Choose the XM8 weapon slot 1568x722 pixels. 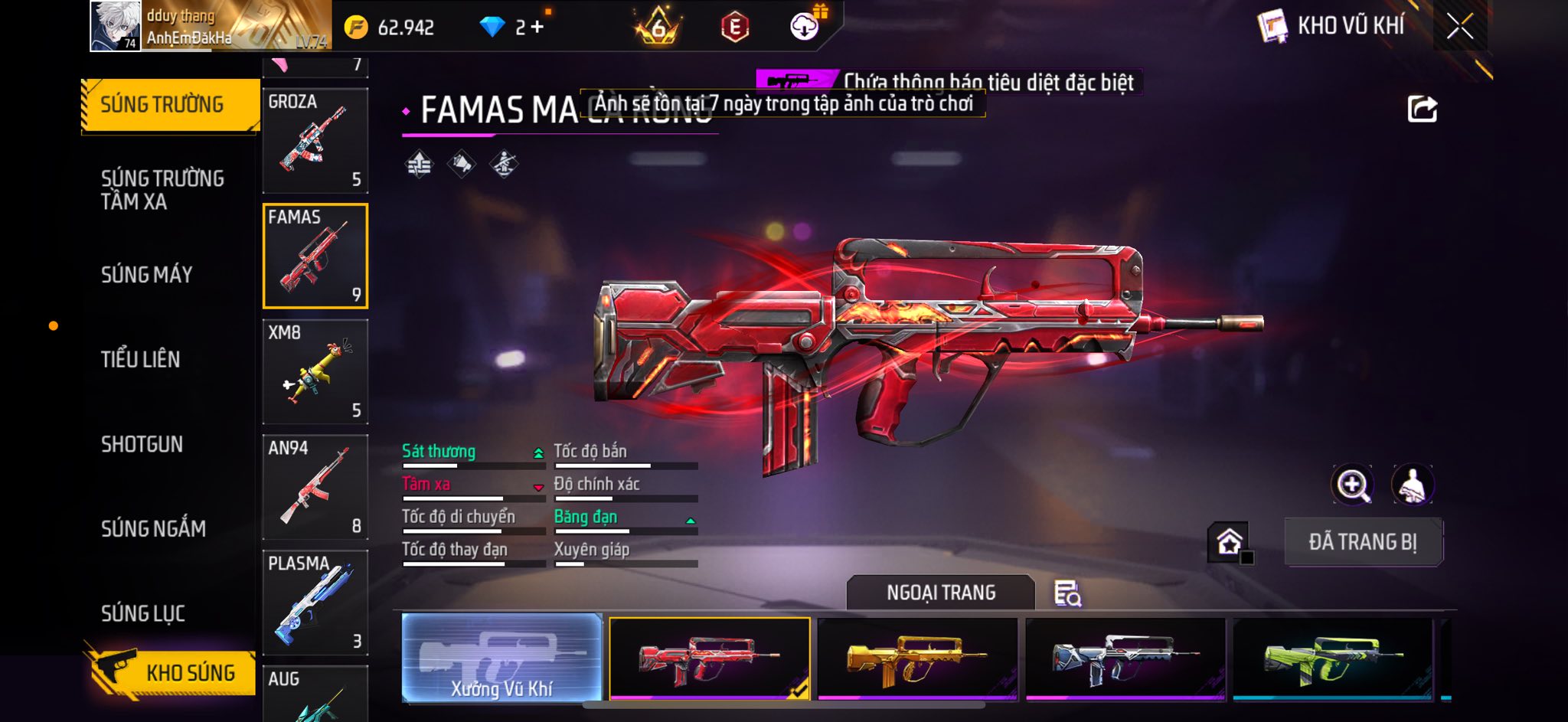click(x=315, y=371)
